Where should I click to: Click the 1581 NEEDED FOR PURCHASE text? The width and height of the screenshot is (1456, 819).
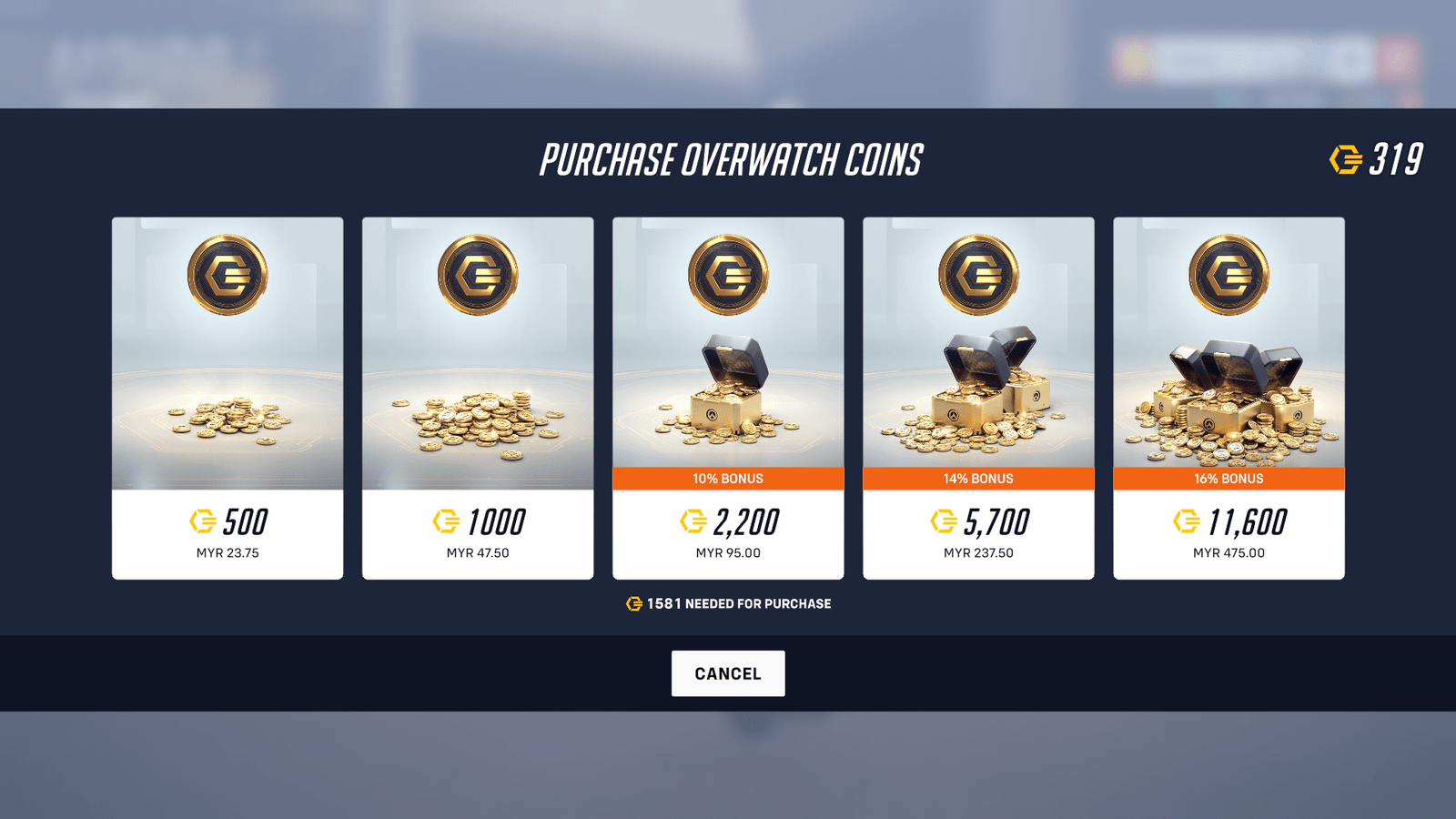coord(739,602)
